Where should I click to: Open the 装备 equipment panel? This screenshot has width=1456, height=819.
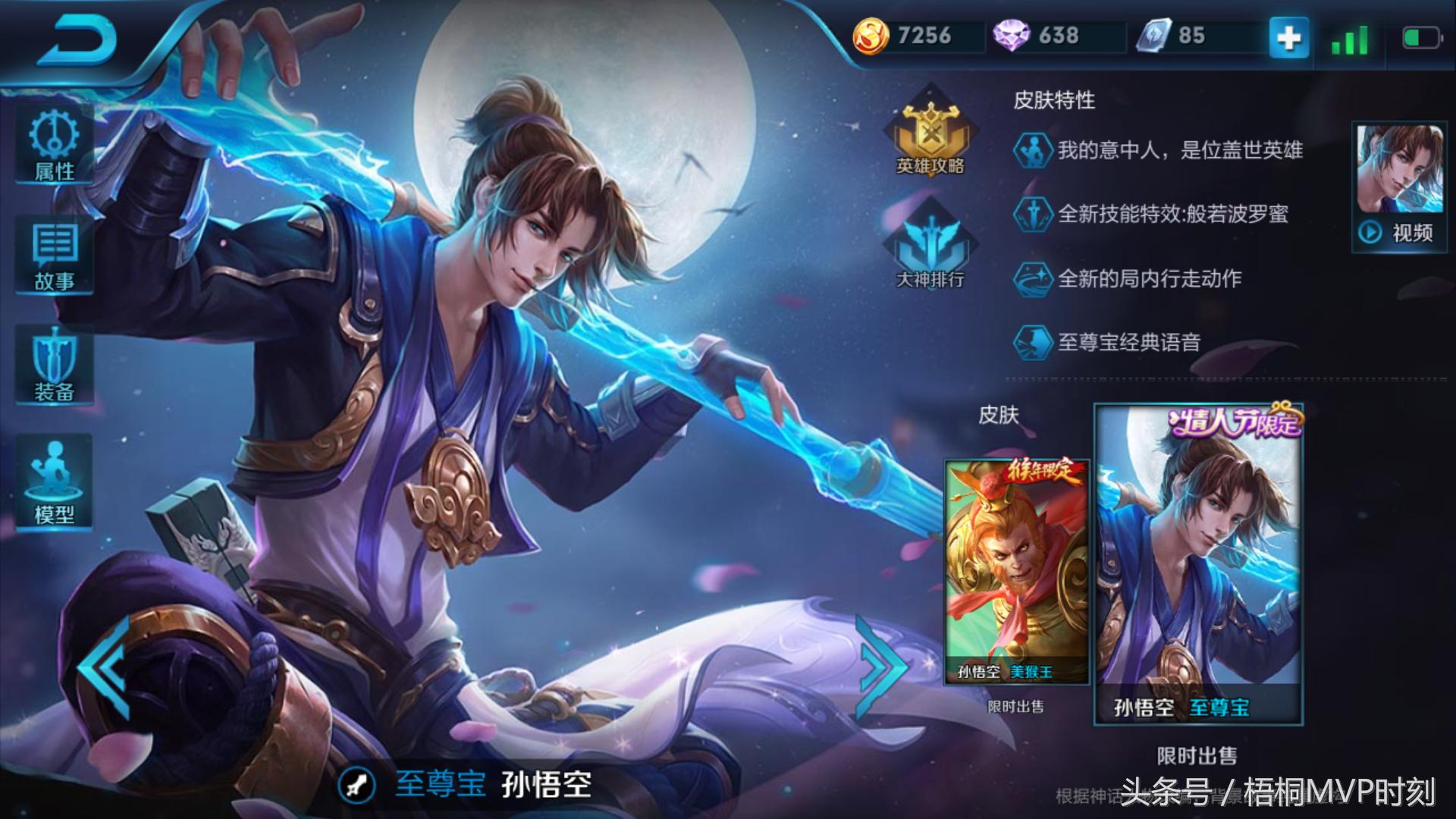click(x=53, y=364)
